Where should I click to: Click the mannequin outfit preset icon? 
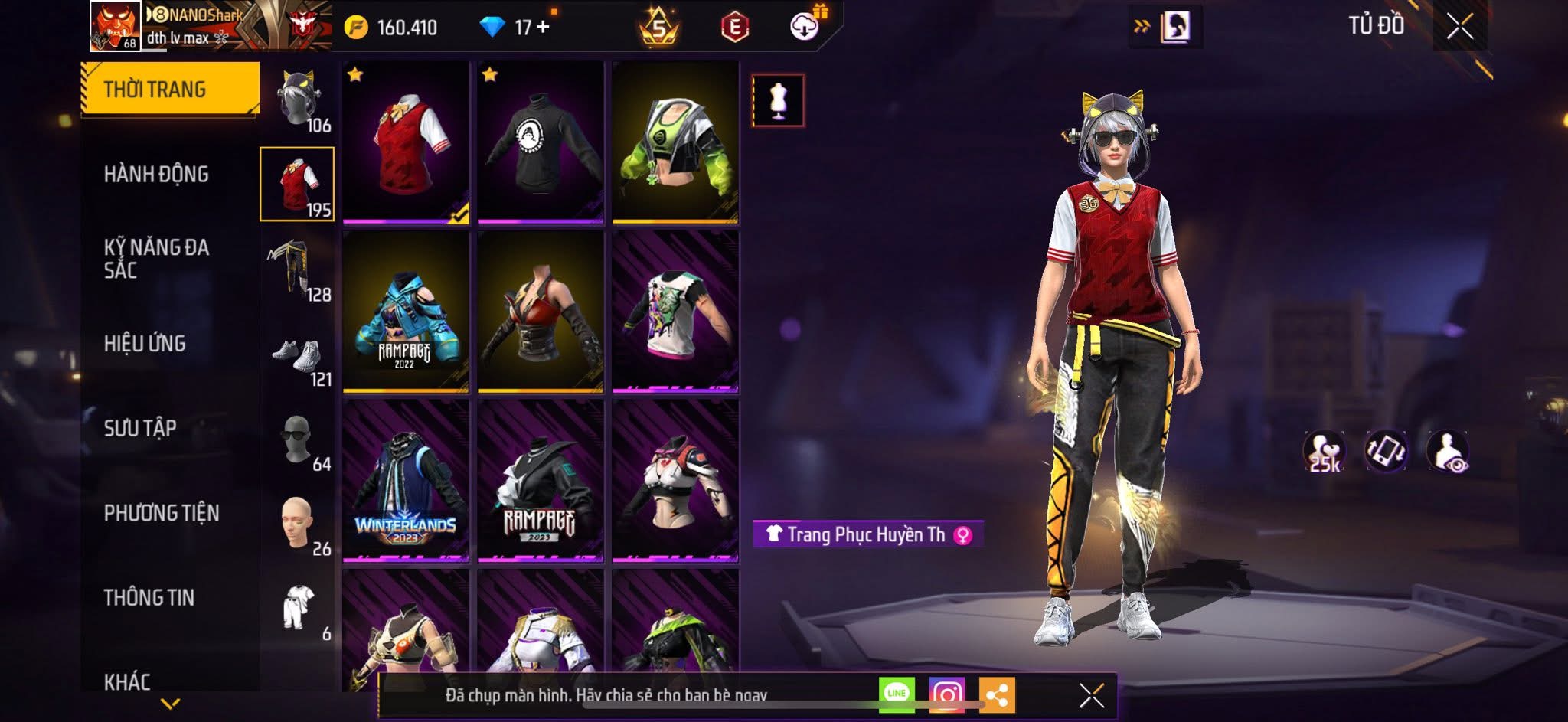778,100
